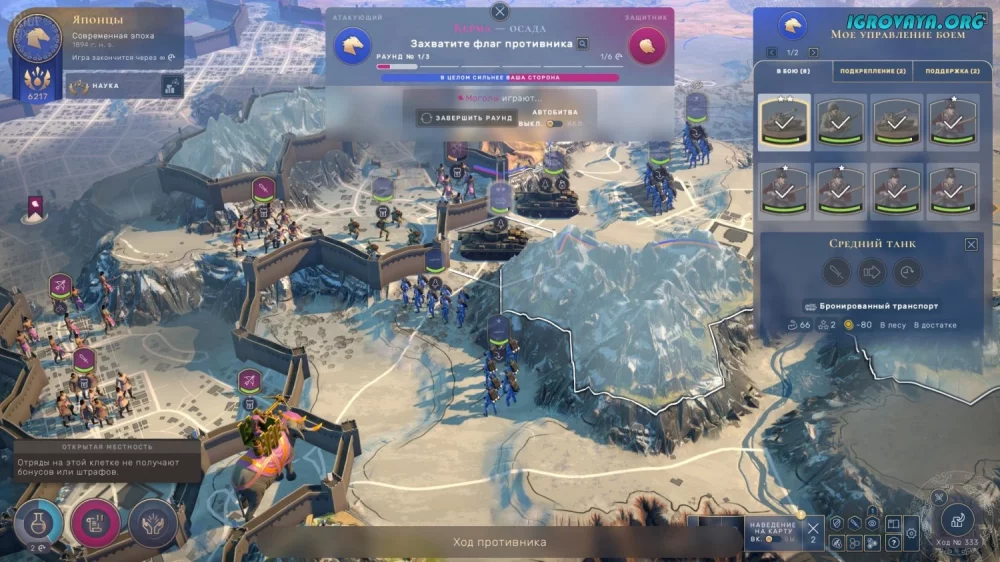Image resolution: width=1000 pixels, height=562 pixels.
Task: Open the question mark help button
Action: tap(892, 542)
